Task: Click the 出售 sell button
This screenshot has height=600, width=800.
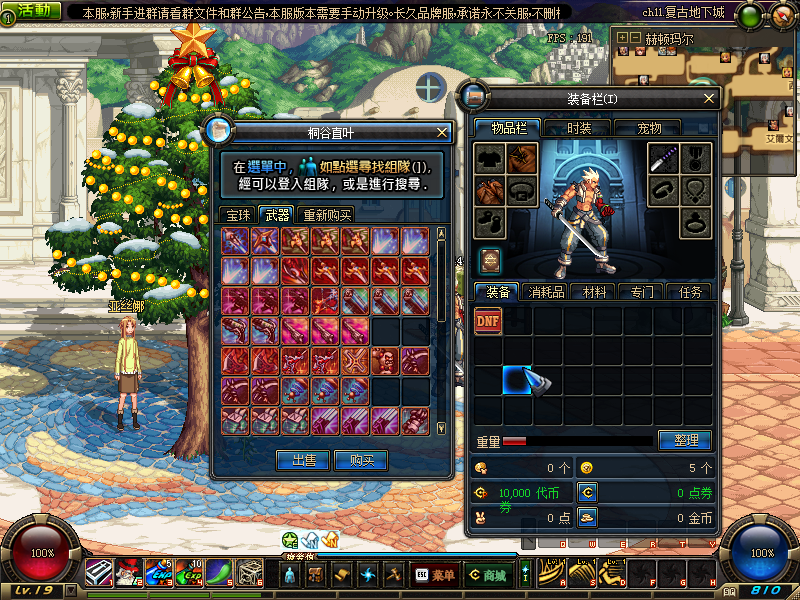Action: tap(304, 460)
